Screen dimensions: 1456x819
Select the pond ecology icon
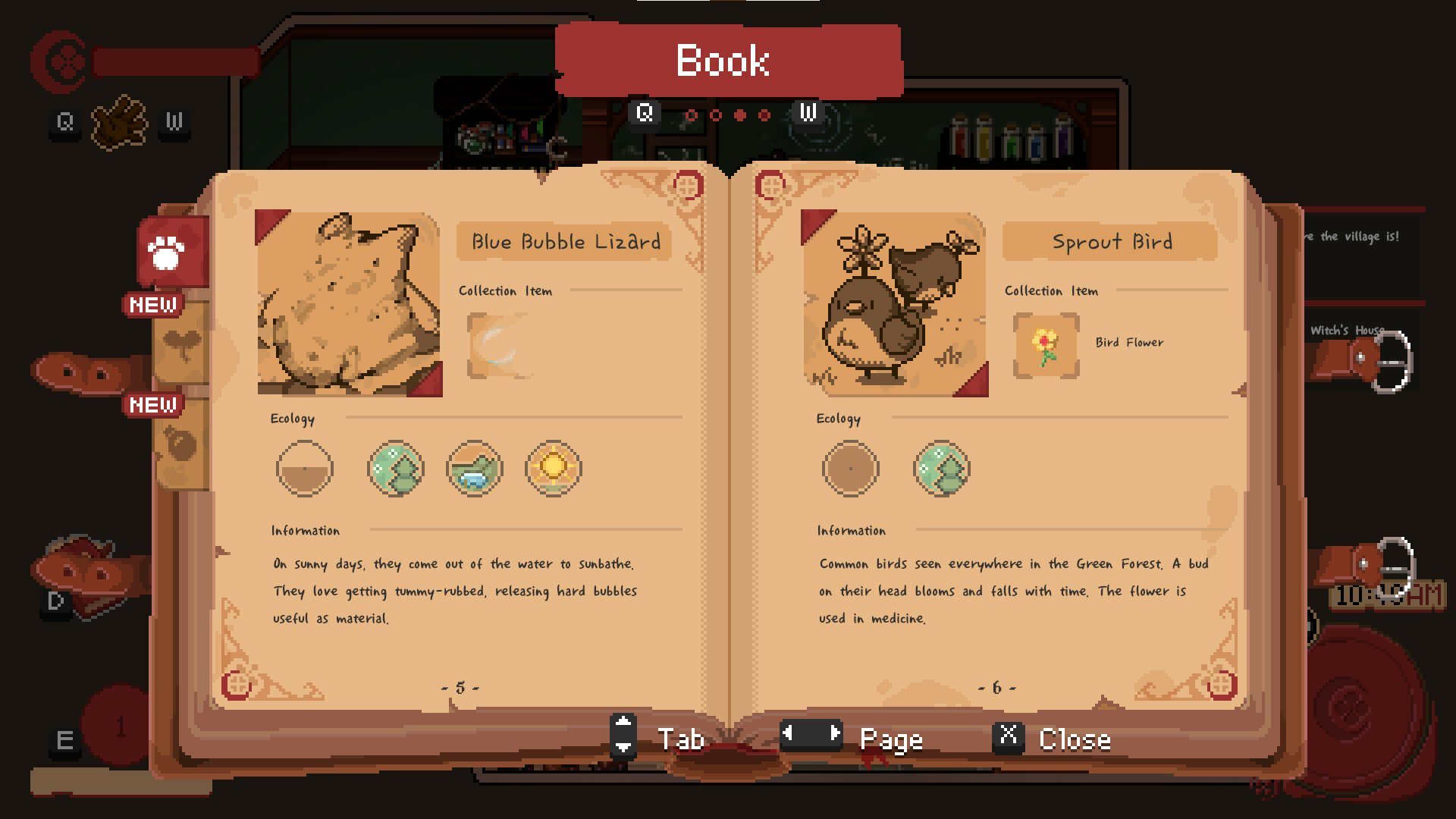click(475, 469)
